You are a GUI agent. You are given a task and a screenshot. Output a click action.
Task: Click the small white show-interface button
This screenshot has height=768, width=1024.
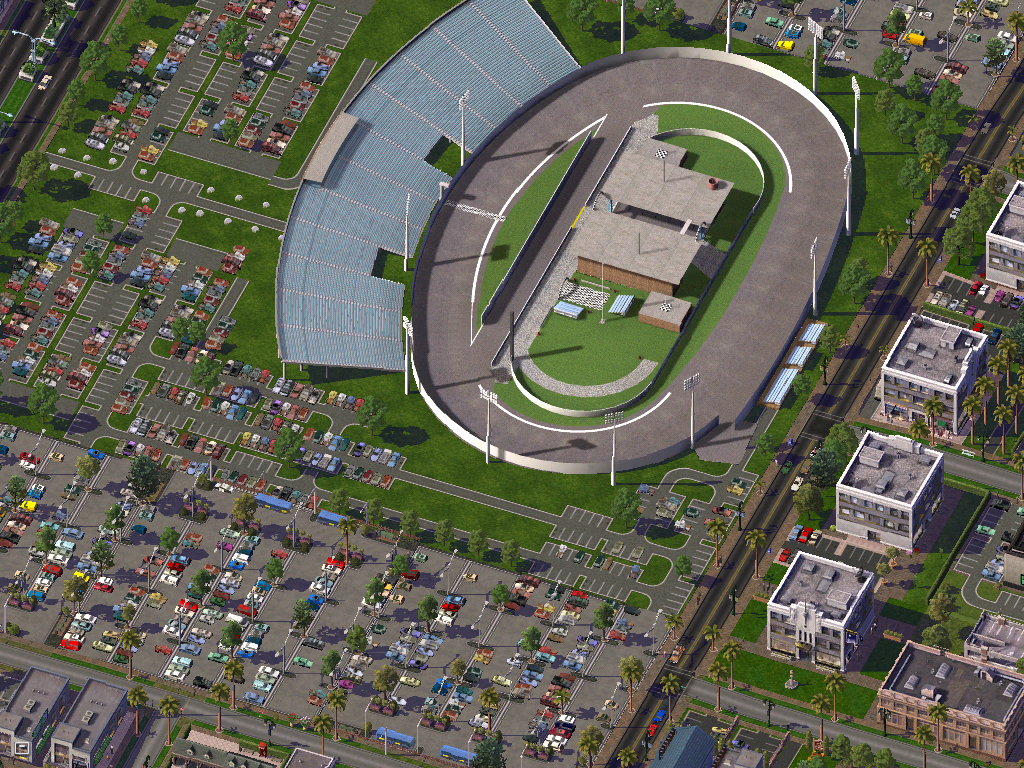20,746
